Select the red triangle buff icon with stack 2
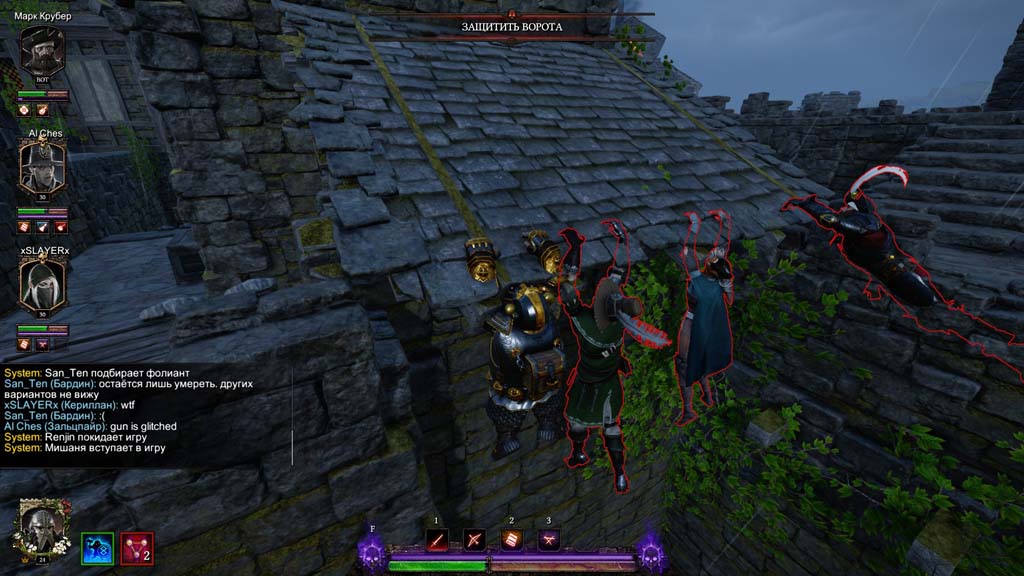The width and height of the screenshot is (1024, 576). (x=137, y=548)
